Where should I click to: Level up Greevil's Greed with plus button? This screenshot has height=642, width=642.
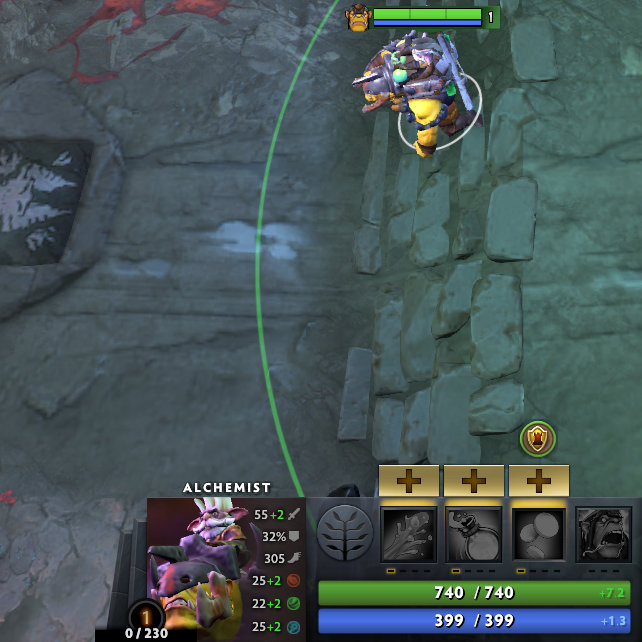pos(538,481)
